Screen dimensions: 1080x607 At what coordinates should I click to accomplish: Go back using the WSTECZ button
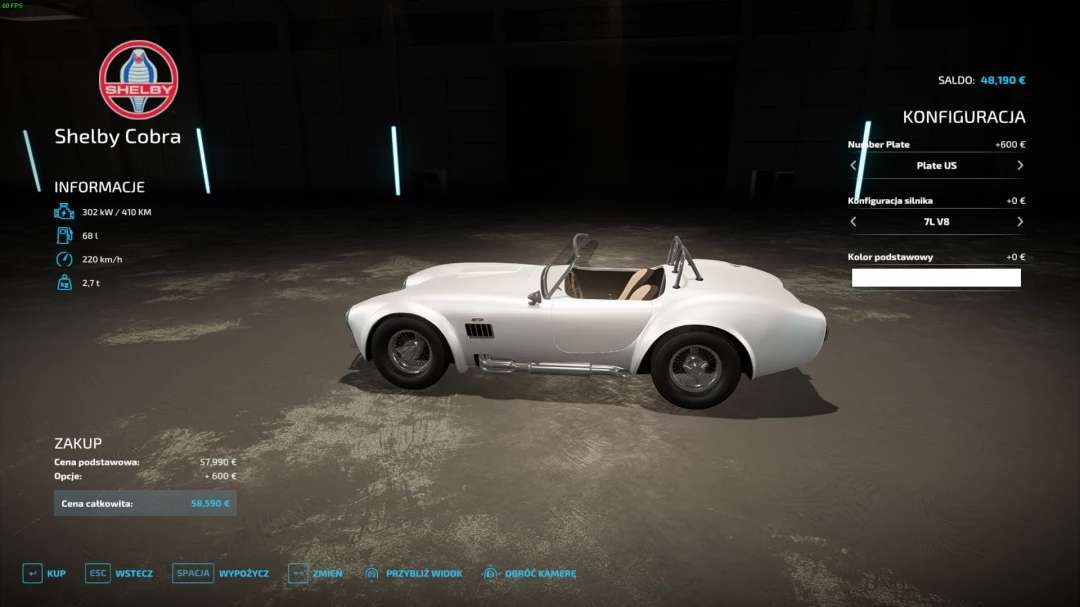point(119,573)
